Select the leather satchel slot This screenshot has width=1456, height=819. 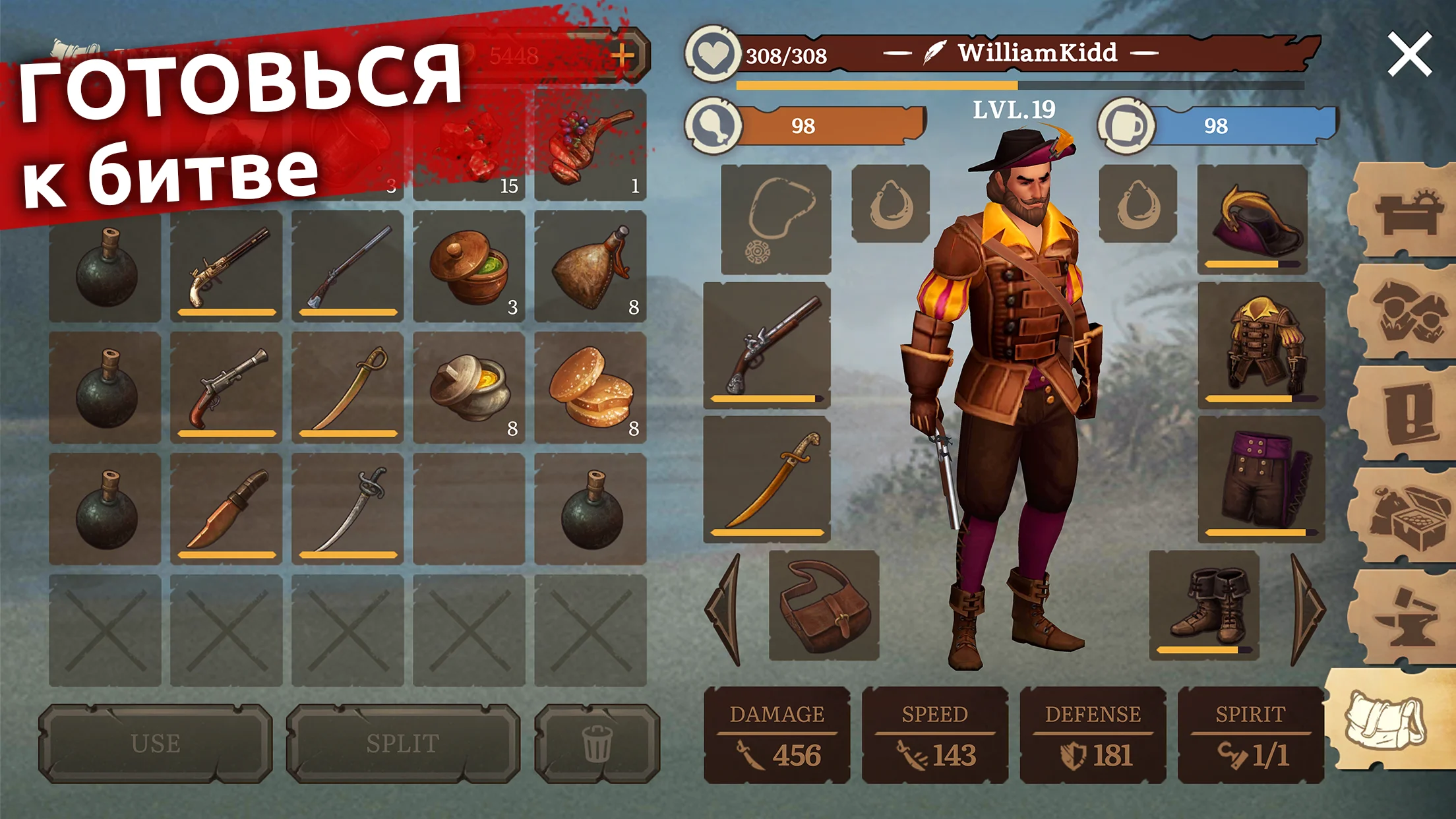(824, 605)
